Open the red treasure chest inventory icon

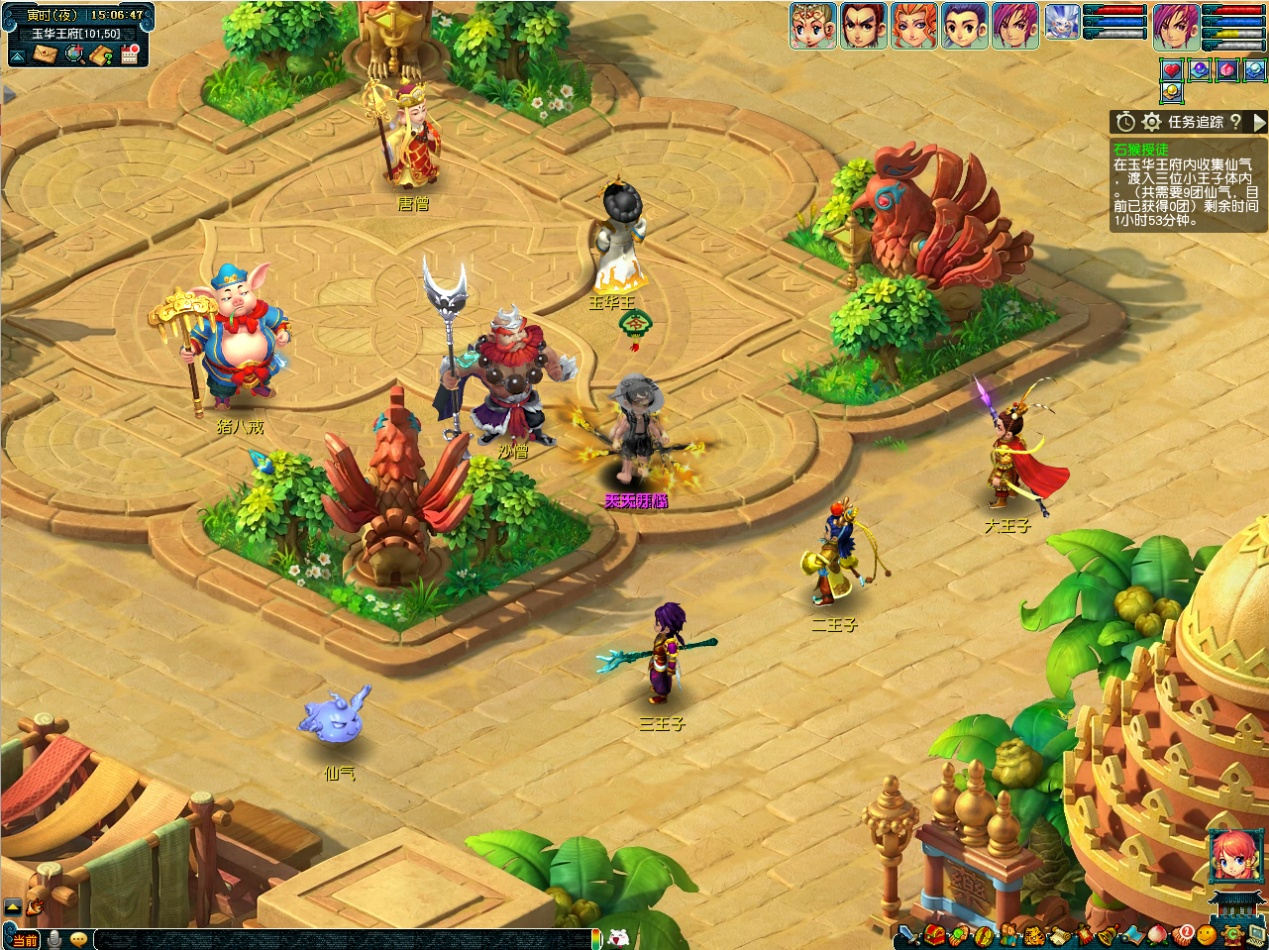pos(934,936)
